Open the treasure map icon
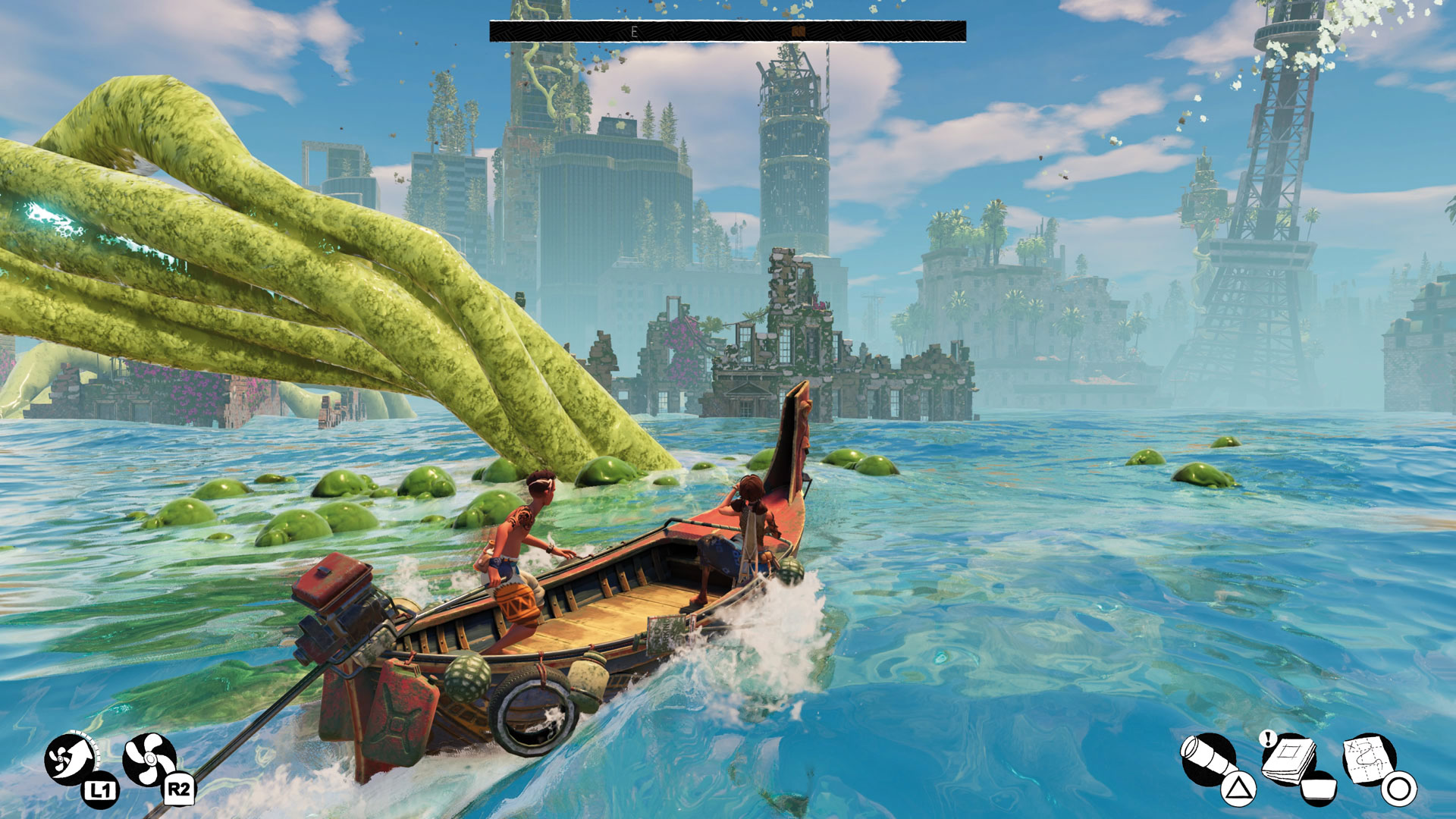 tap(1368, 759)
